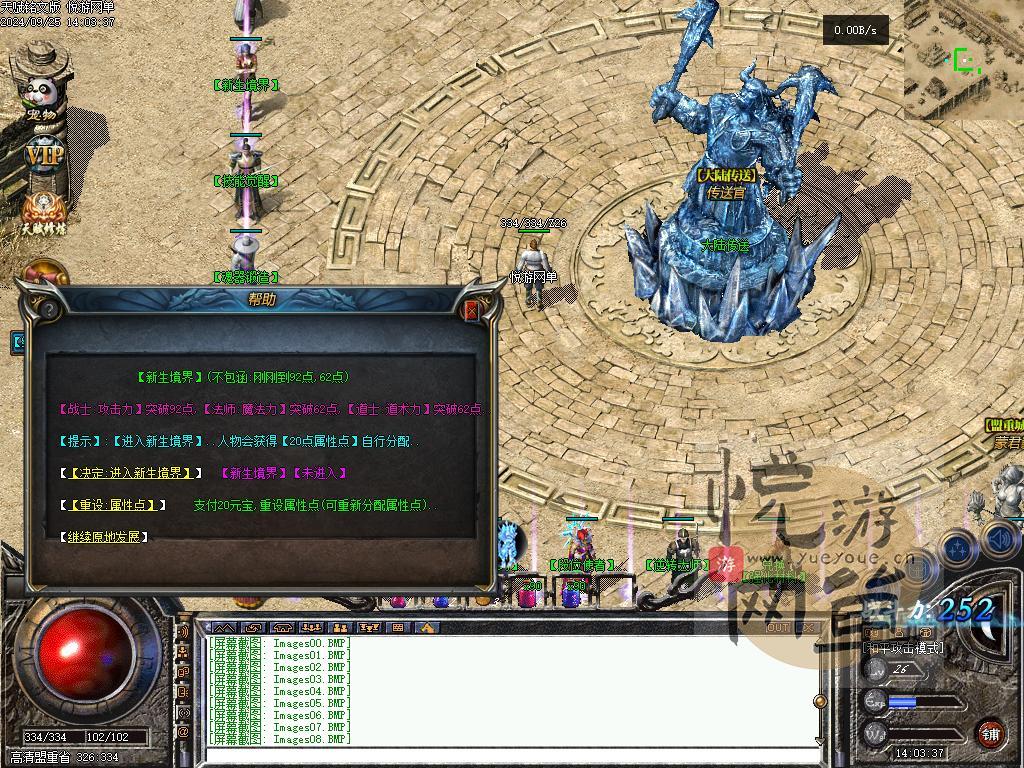
Task: Click the minimap in the corner
Action: [x=963, y=60]
